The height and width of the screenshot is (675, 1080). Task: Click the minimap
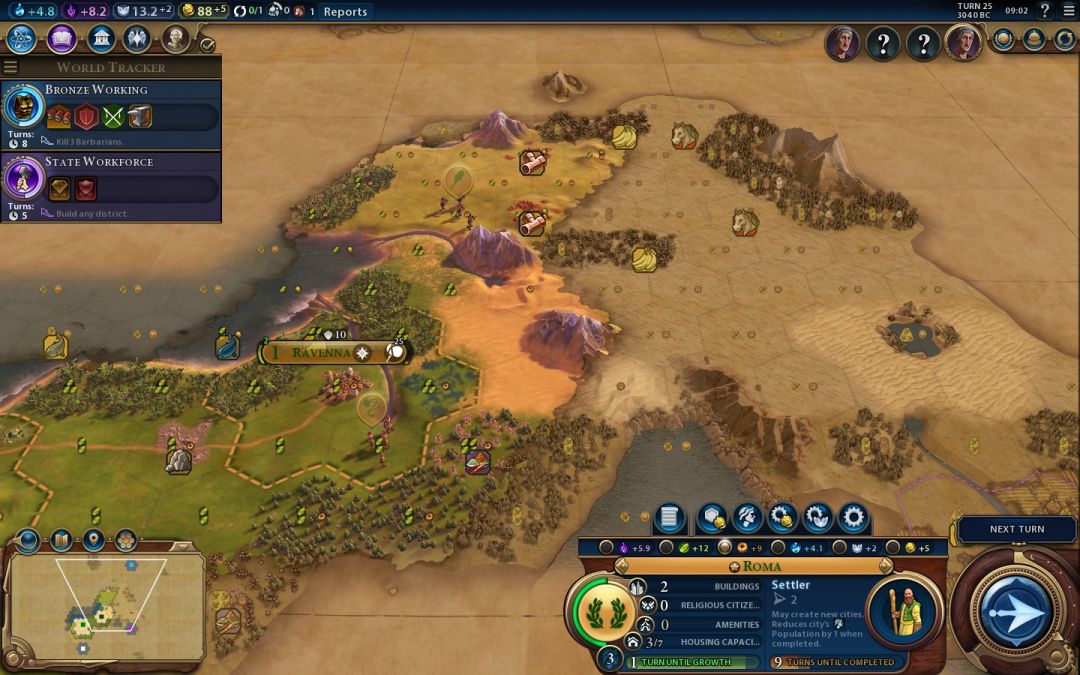[105, 607]
